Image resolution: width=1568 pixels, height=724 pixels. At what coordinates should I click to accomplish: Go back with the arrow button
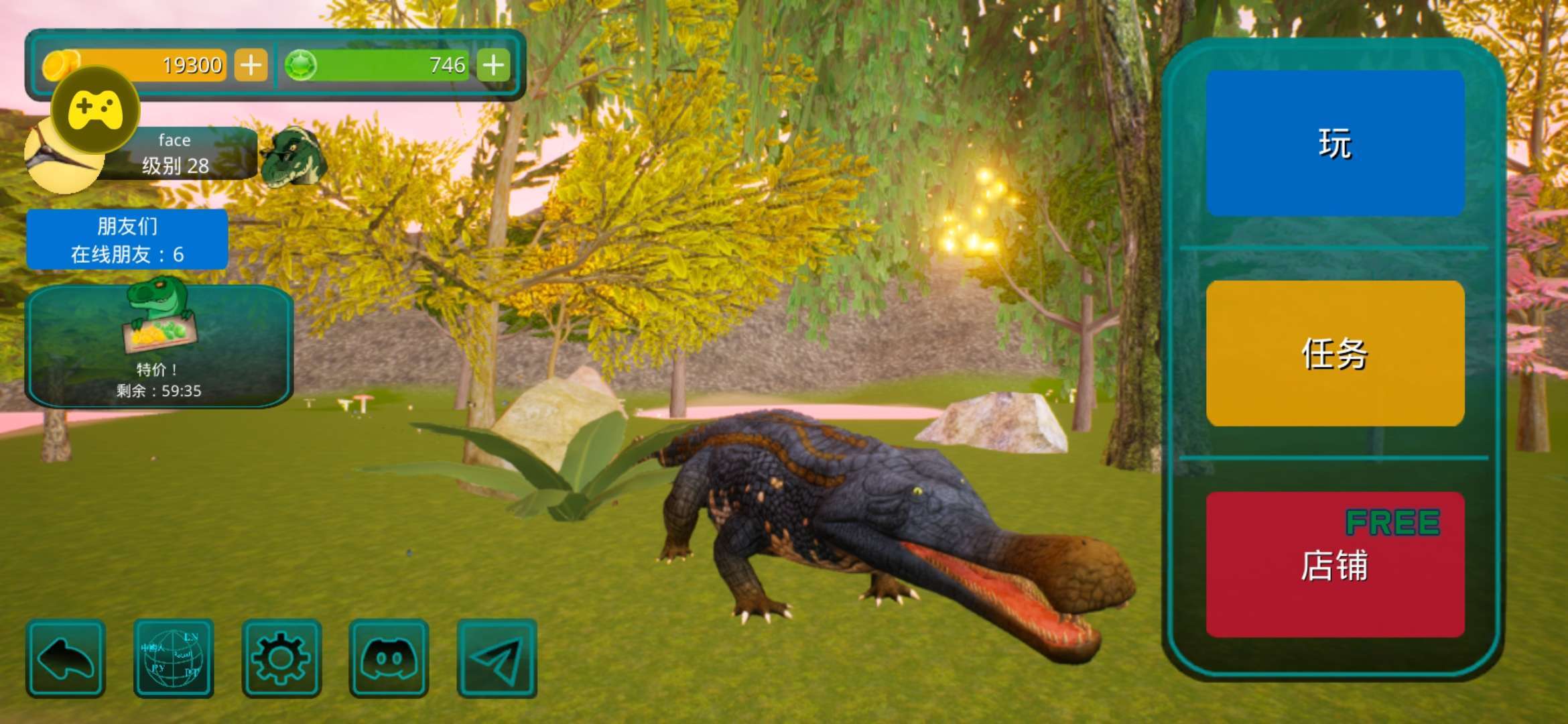[x=66, y=658]
